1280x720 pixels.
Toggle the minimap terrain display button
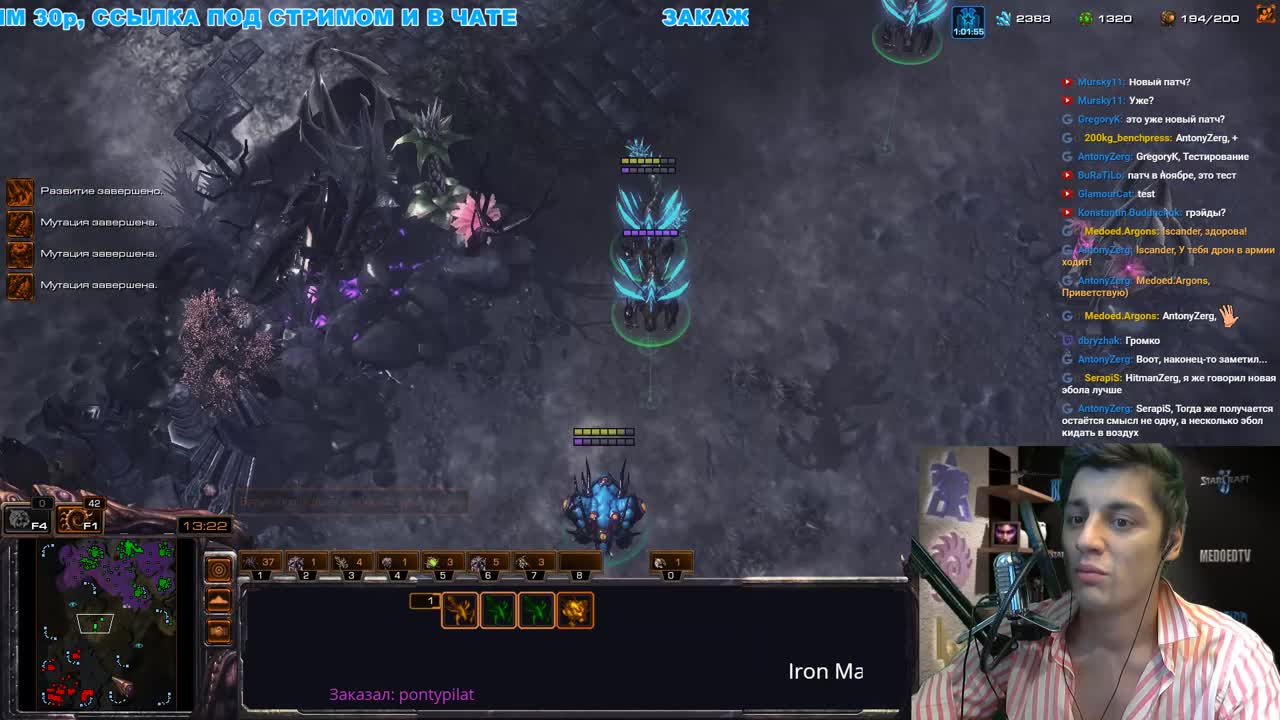pos(218,600)
